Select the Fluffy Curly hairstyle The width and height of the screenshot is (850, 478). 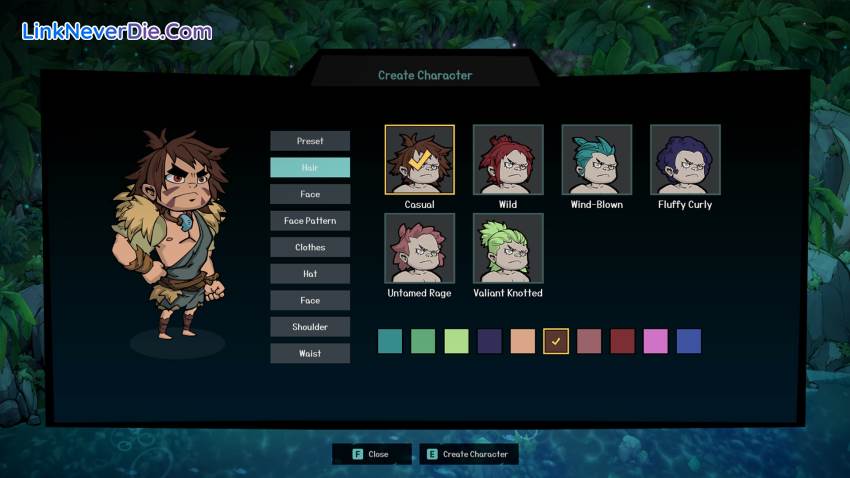685,160
